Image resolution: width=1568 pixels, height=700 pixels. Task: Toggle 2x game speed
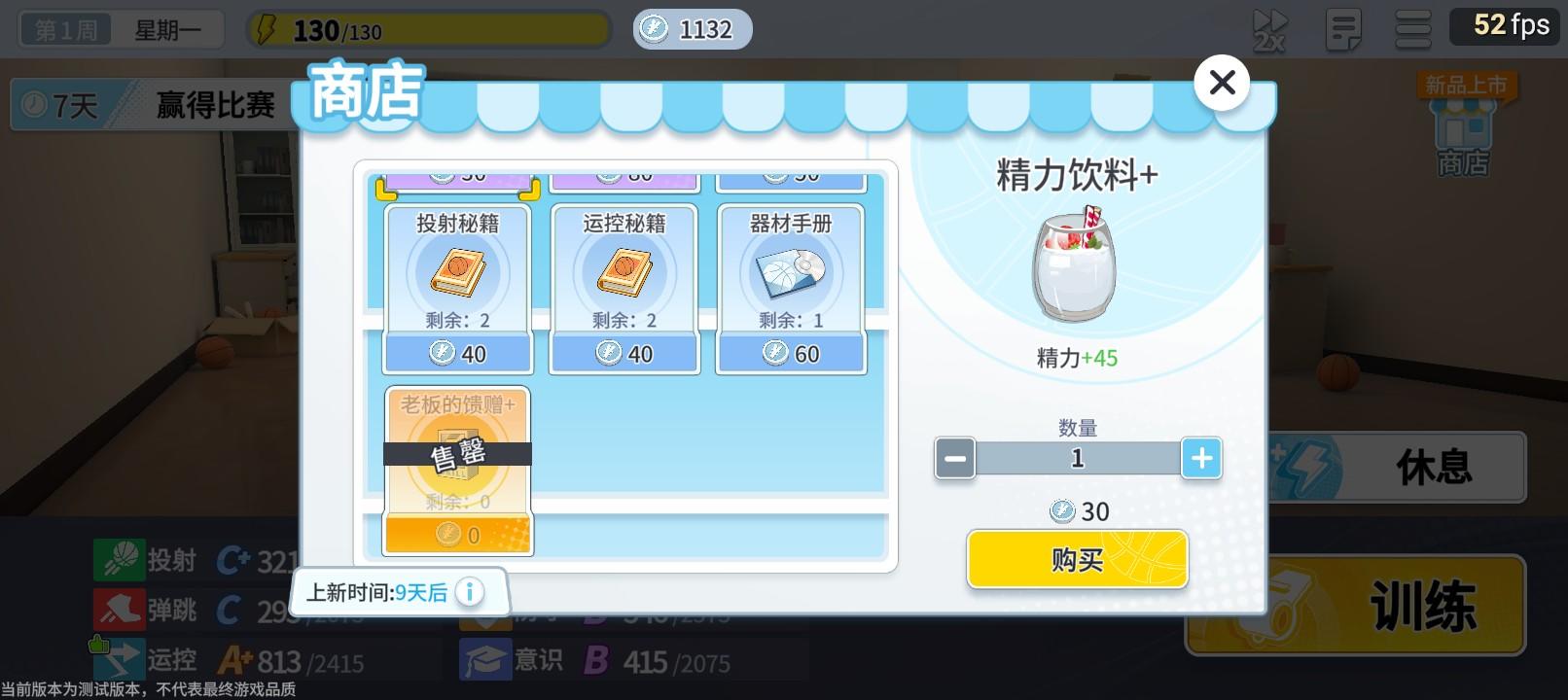(x=1269, y=28)
